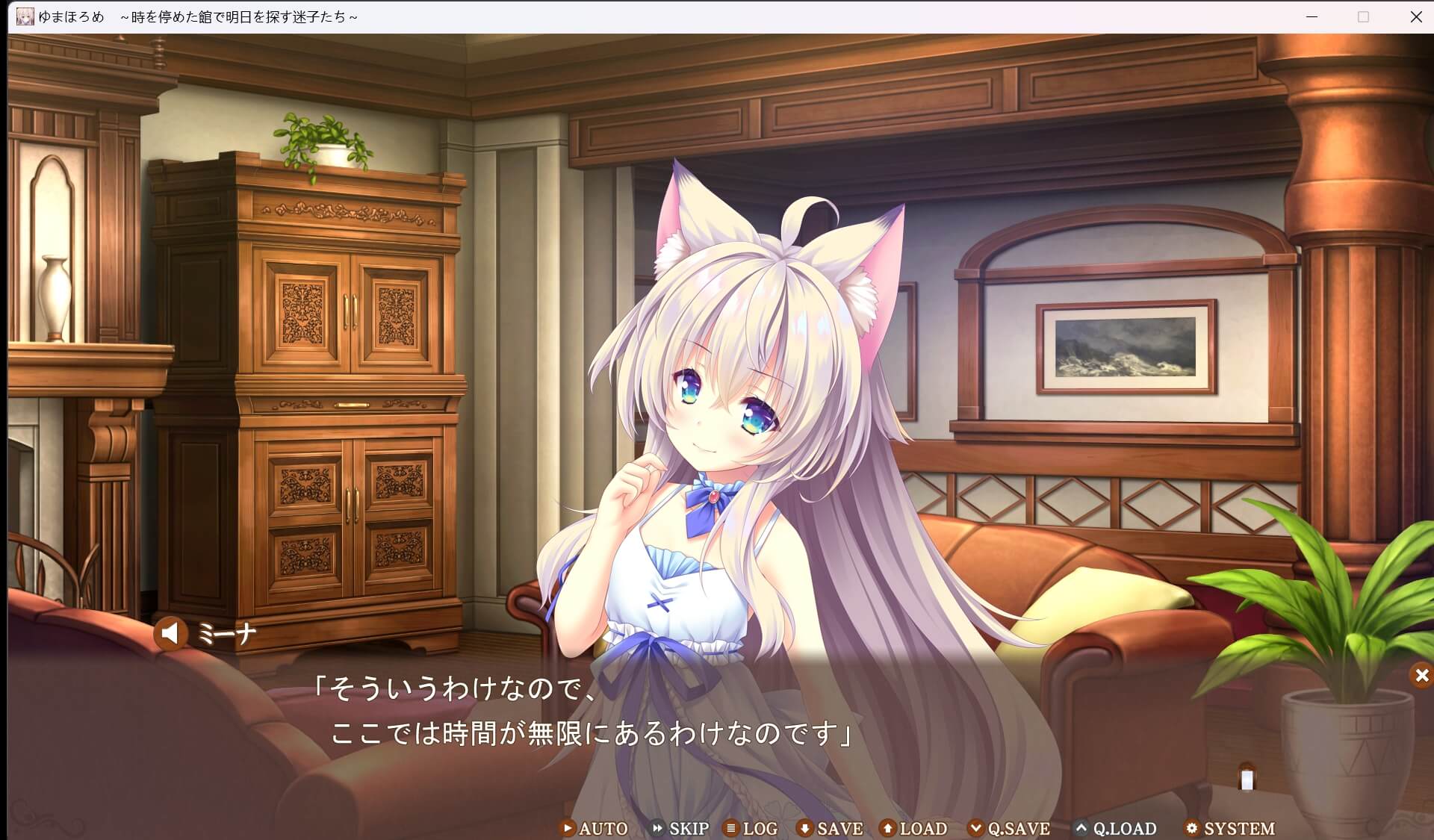The image size is (1434, 840).
Task: Click the LOG backlog list icon
Action: pos(730,829)
